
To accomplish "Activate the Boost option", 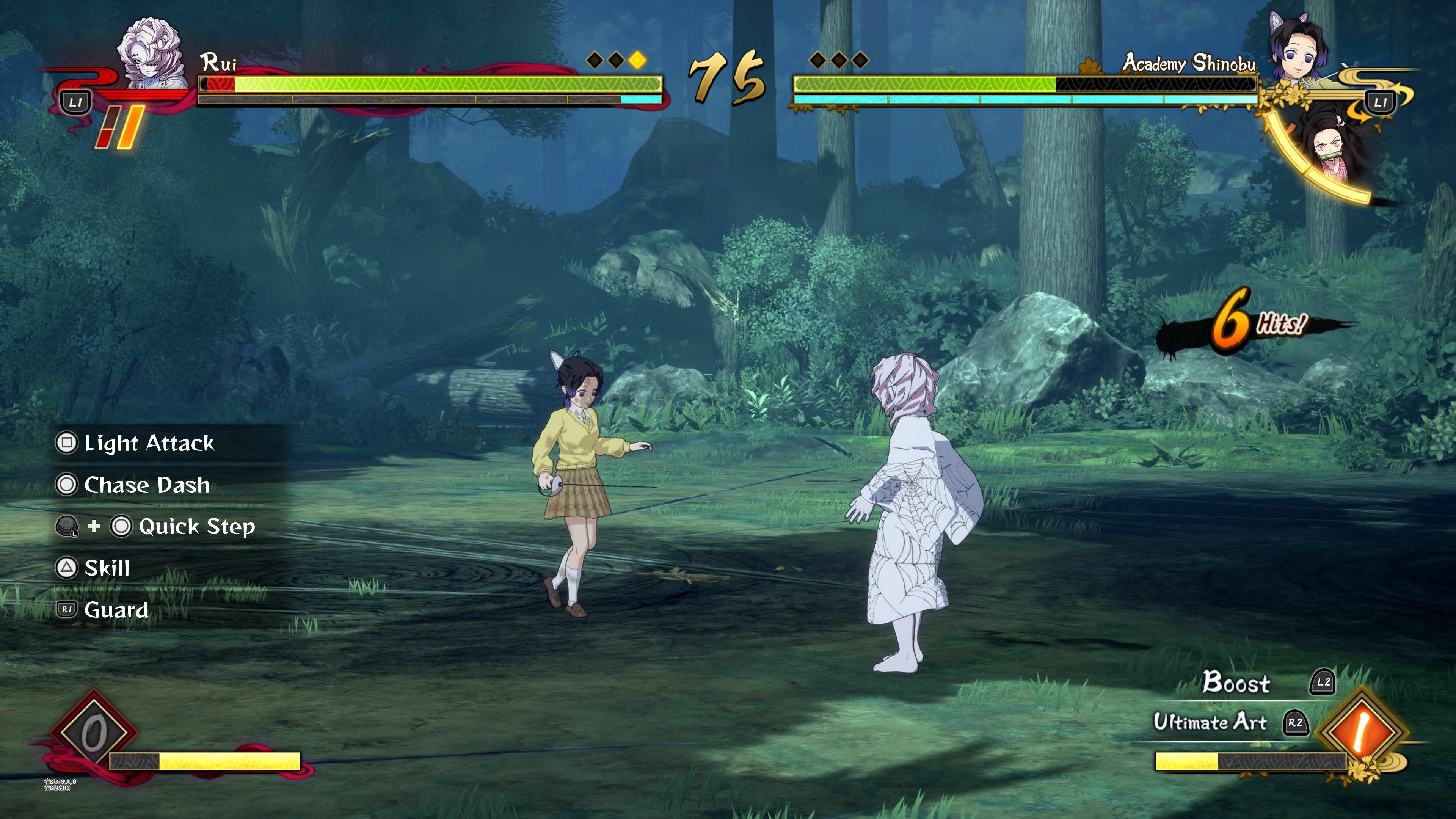I will pos(1237,682).
